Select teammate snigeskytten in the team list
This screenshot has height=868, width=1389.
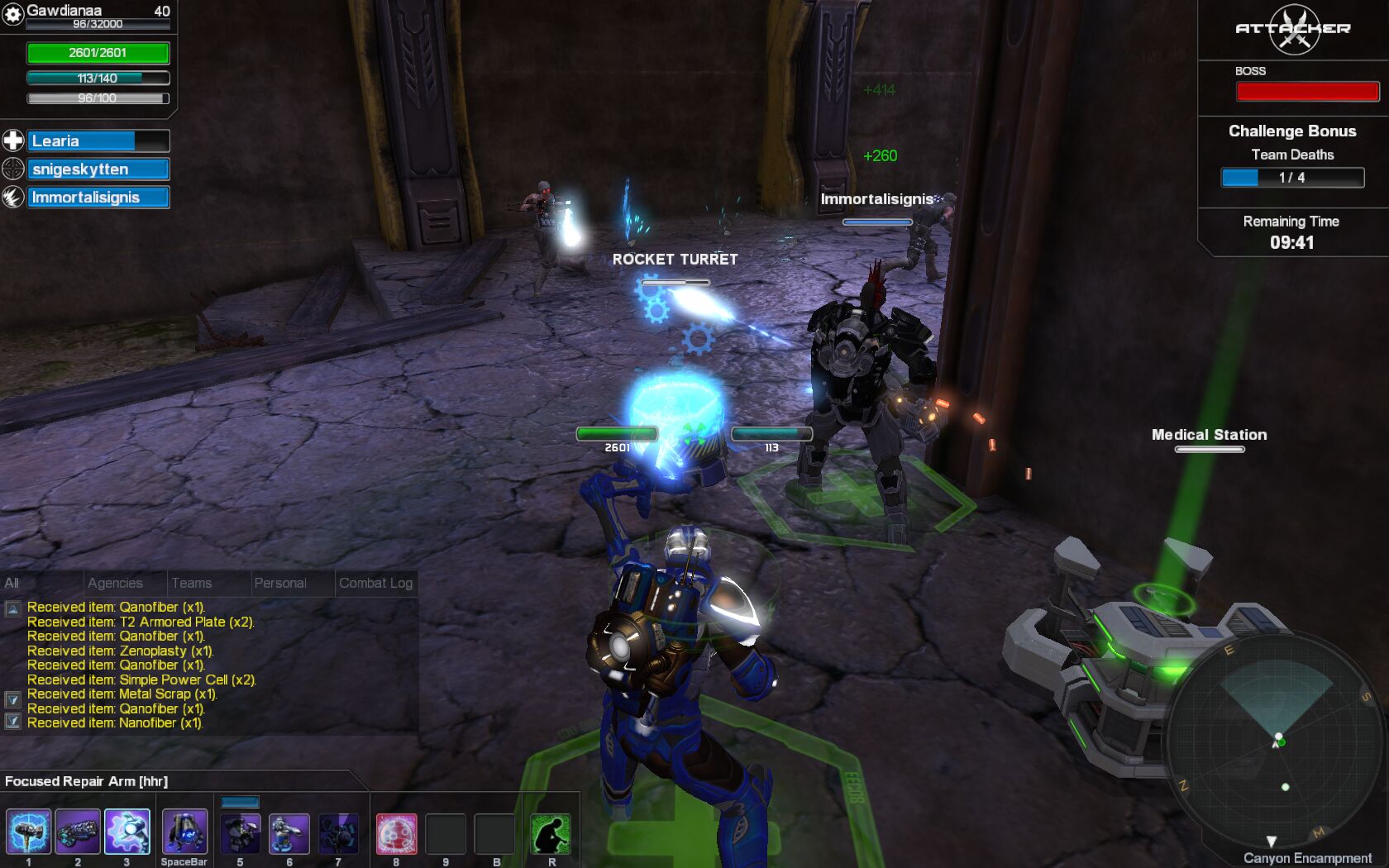point(98,169)
